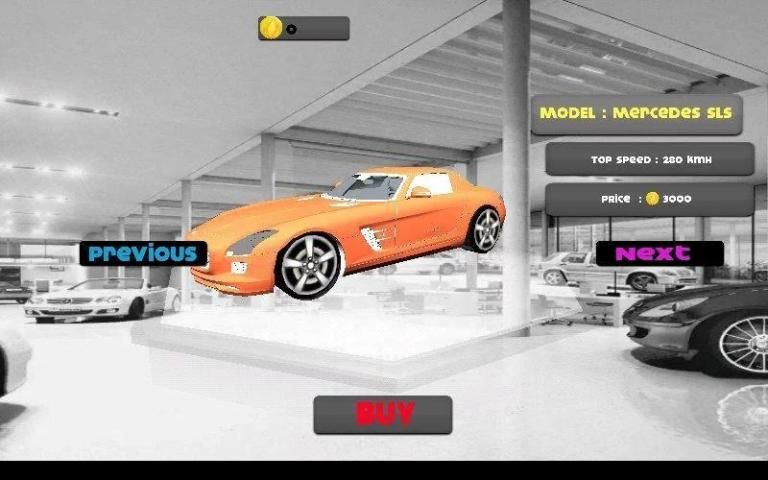Buy the Mercedes SLS
Viewport: 768px width, 480px height.
coord(383,414)
